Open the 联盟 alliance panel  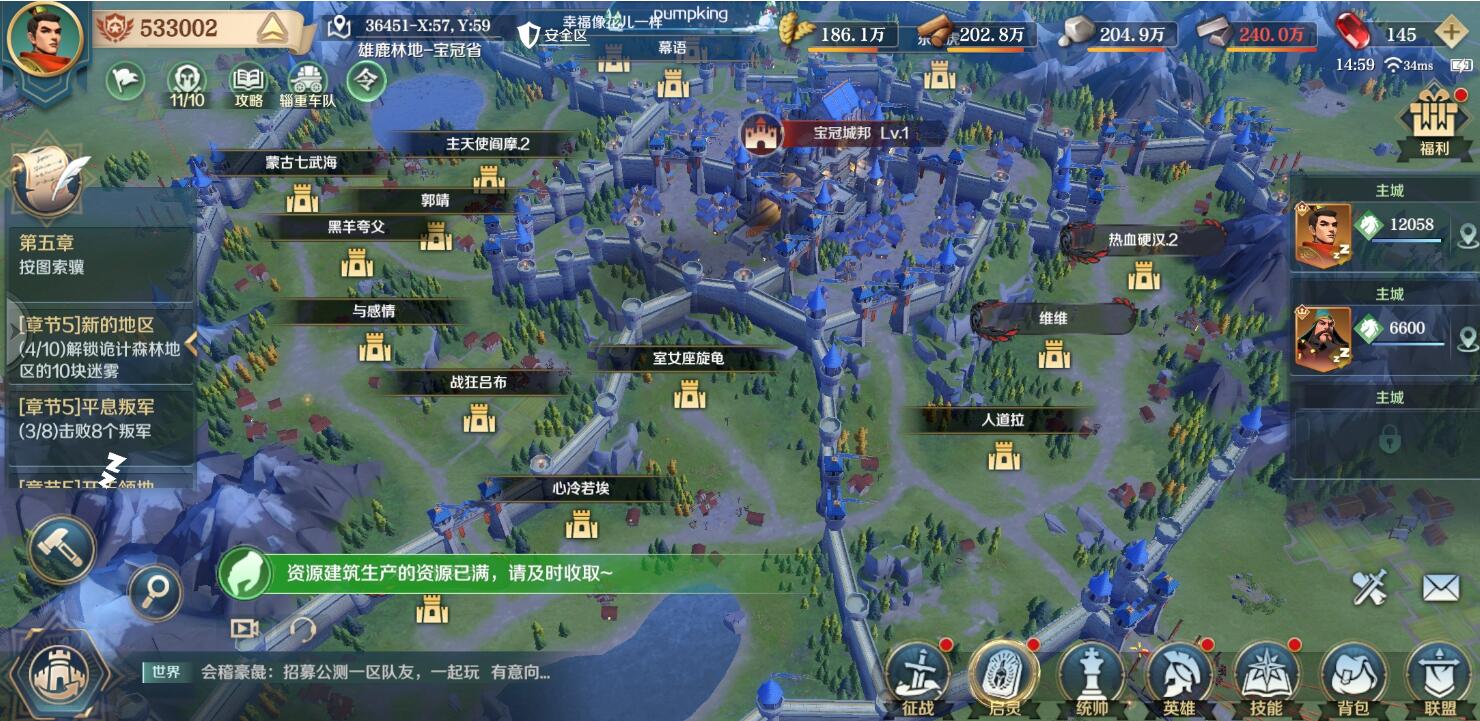click(1440, 678)
